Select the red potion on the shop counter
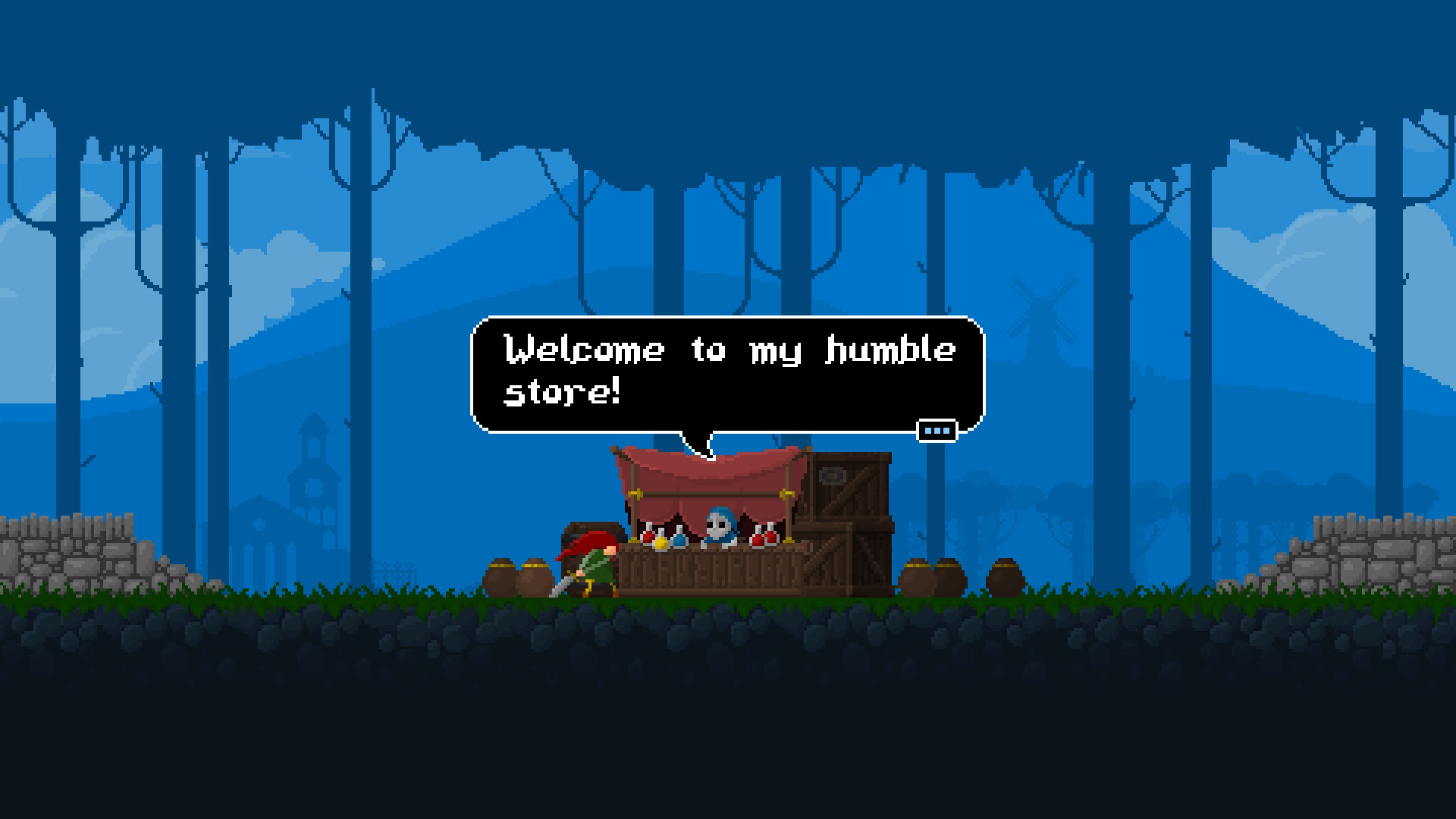1456x819 pixels. [x=648, y=536]
